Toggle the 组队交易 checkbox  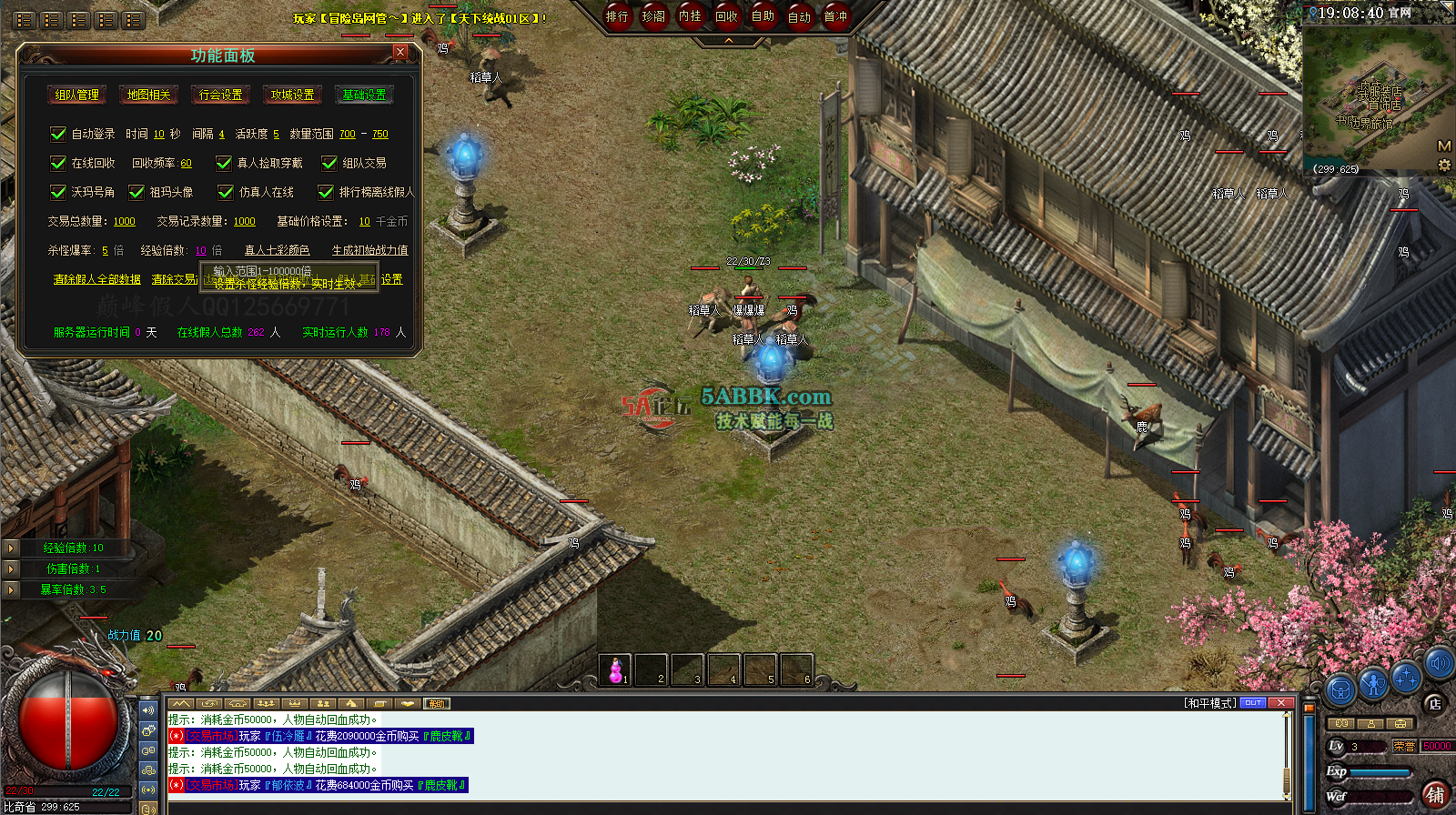pyautogui.click(x=329, y=164)
